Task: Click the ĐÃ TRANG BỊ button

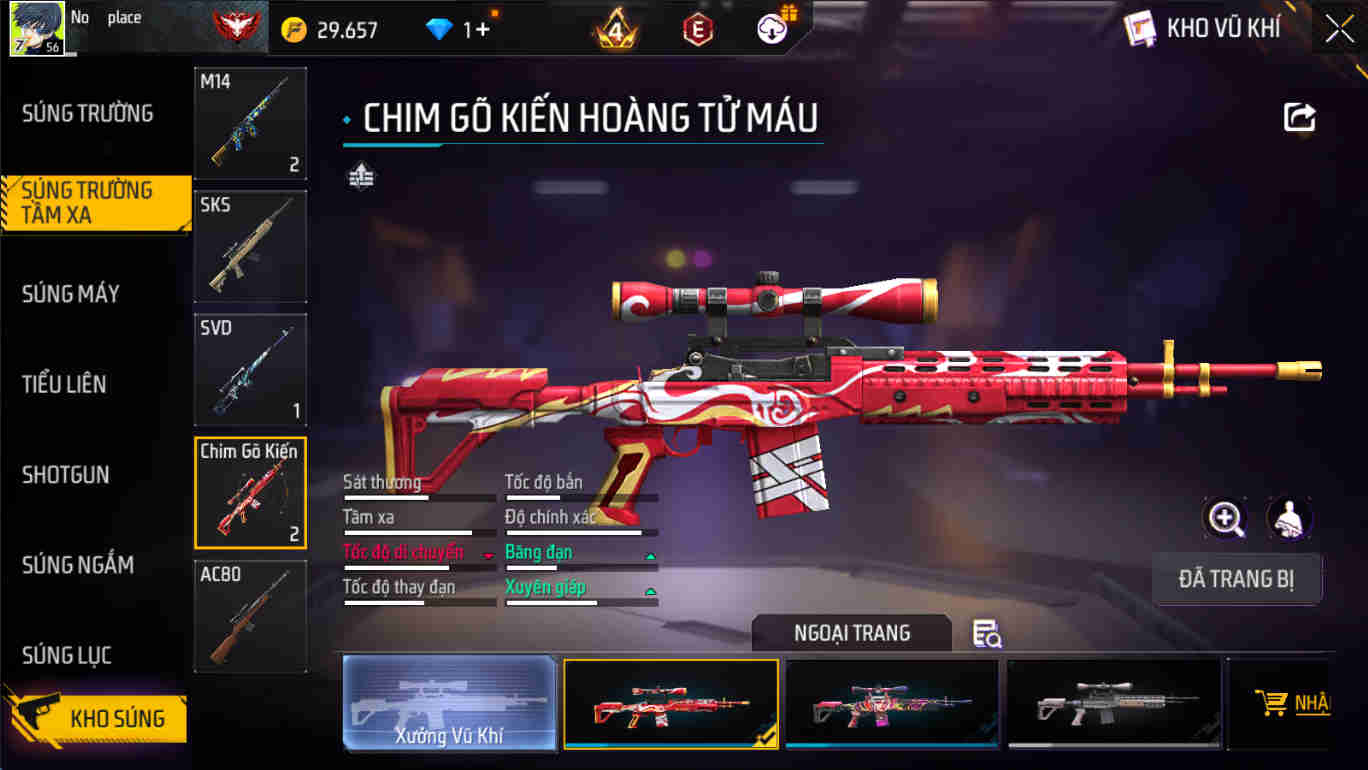Action: 1238,578
